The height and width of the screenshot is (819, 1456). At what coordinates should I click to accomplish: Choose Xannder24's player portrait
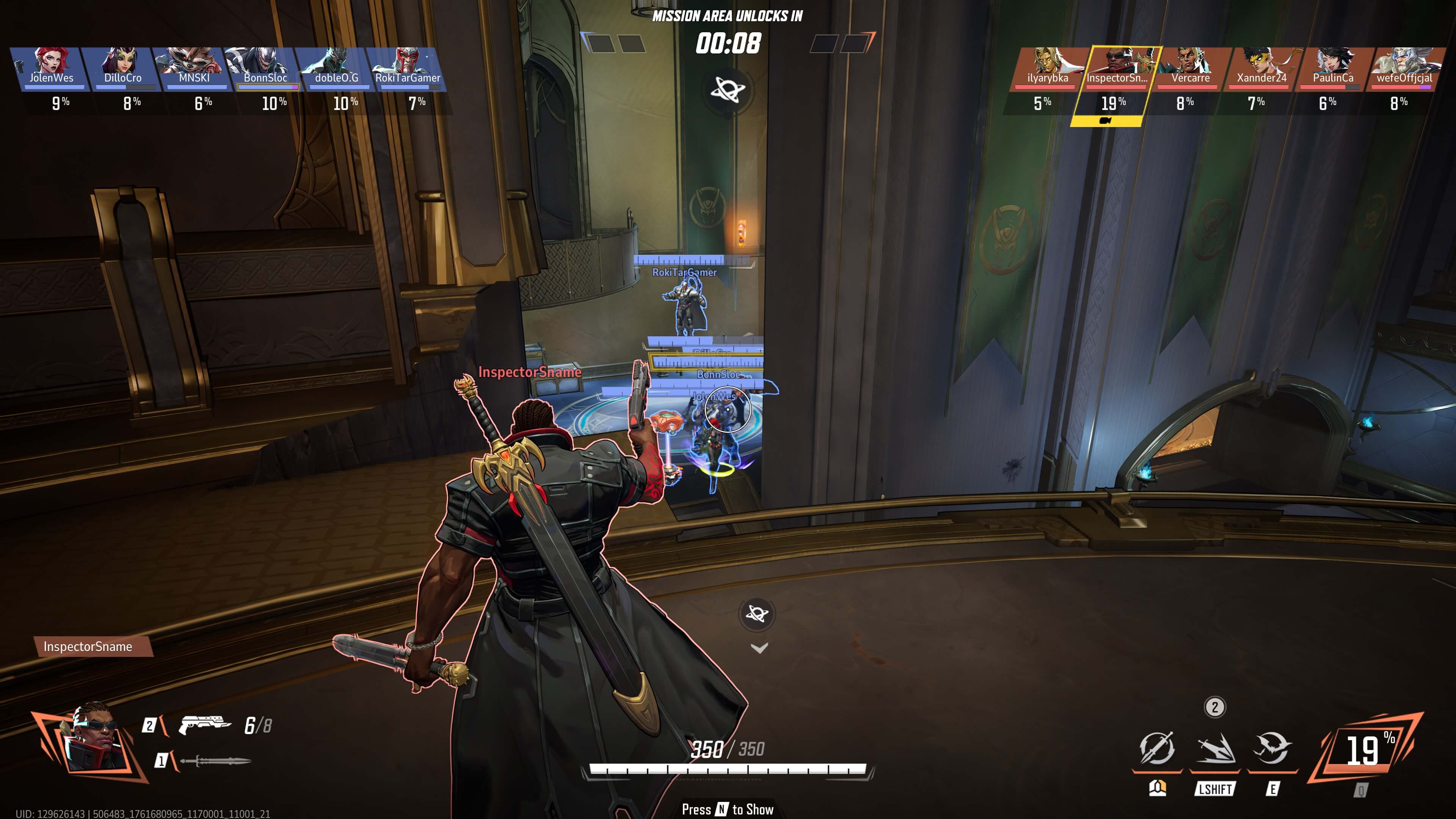pyautogui.click(x=1261, y=68)
